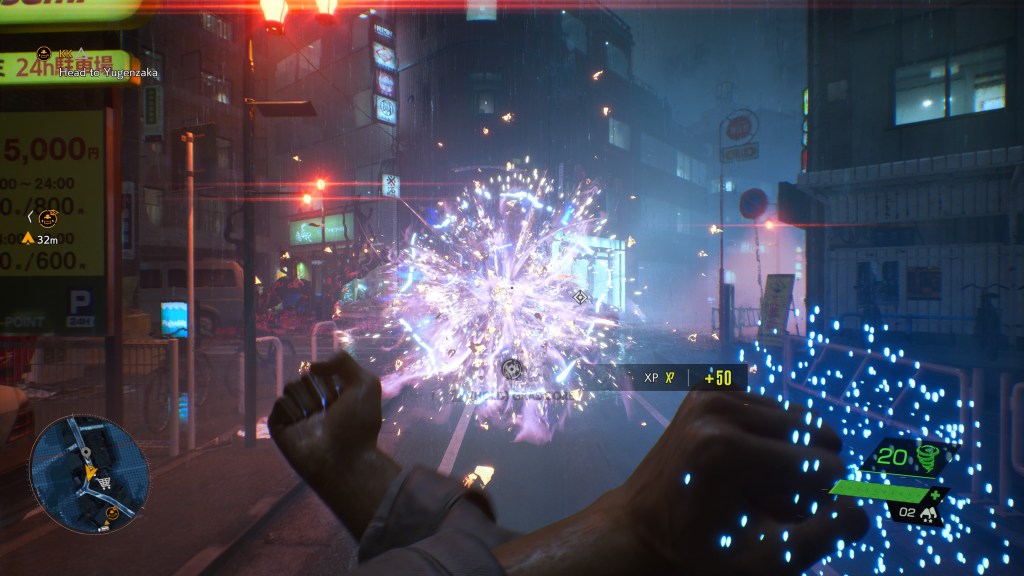The width and height of the screenshot is (1024, 576).
Task: Click the KK quest icon beside the objective
Action: coord(44,53)
